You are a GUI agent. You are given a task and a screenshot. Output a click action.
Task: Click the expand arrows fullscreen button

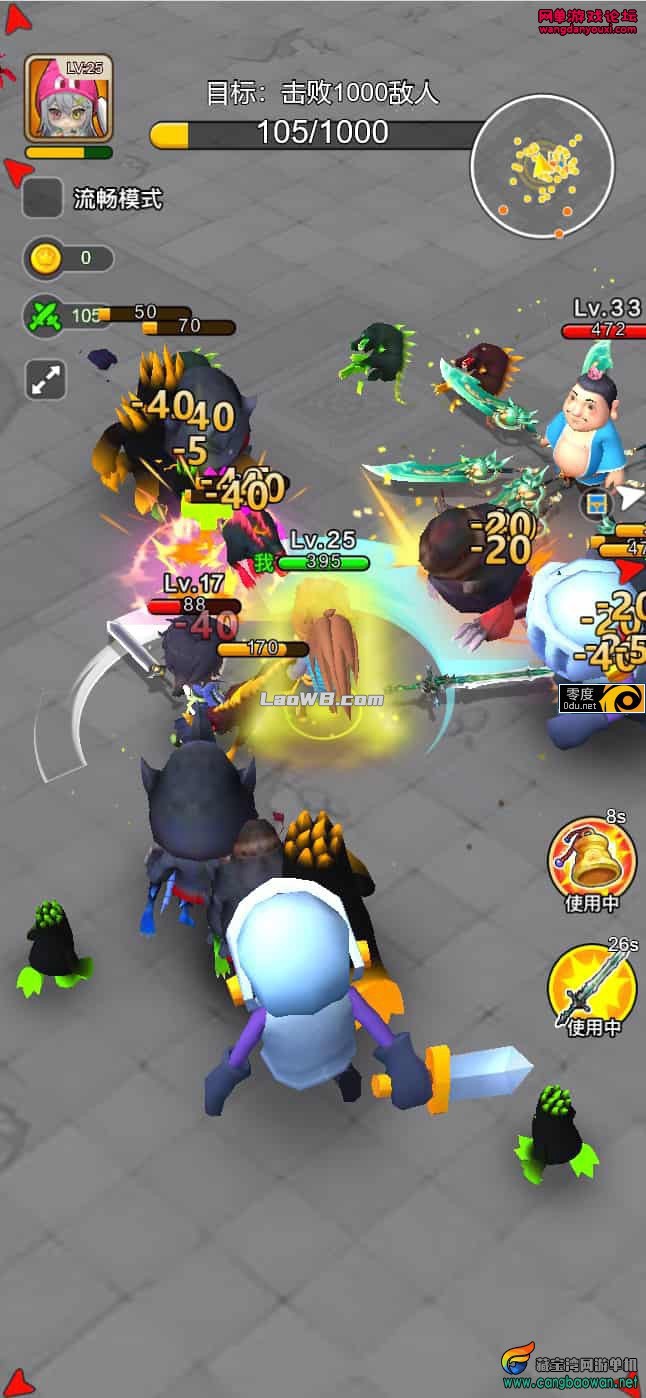point(45,380)
